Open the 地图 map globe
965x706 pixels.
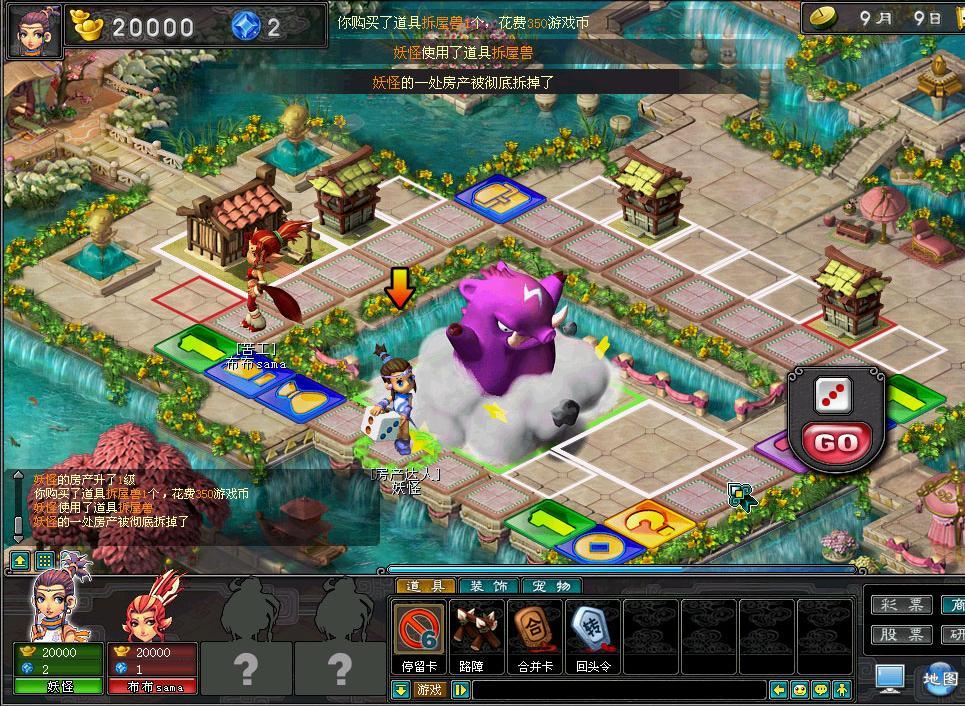(940, 678)
